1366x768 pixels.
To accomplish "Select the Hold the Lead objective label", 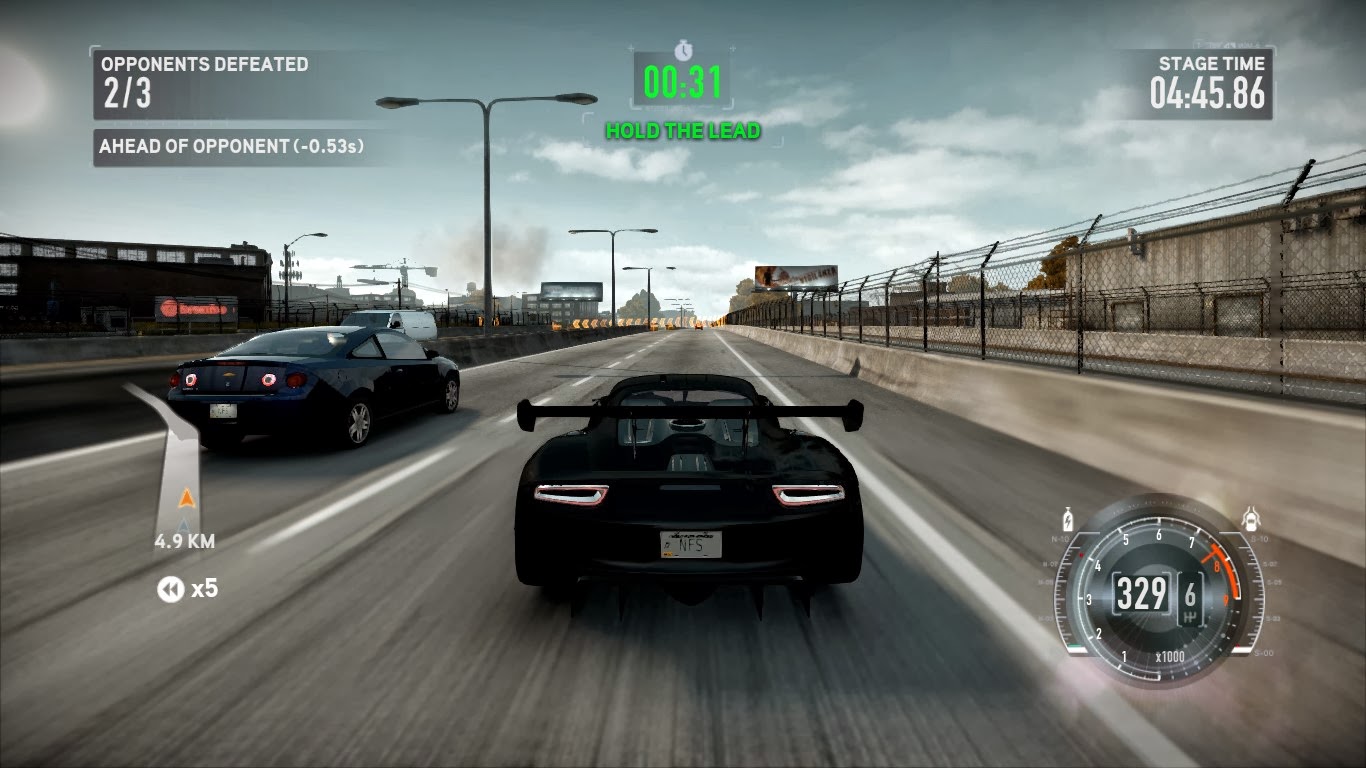I will pos(683,131).
